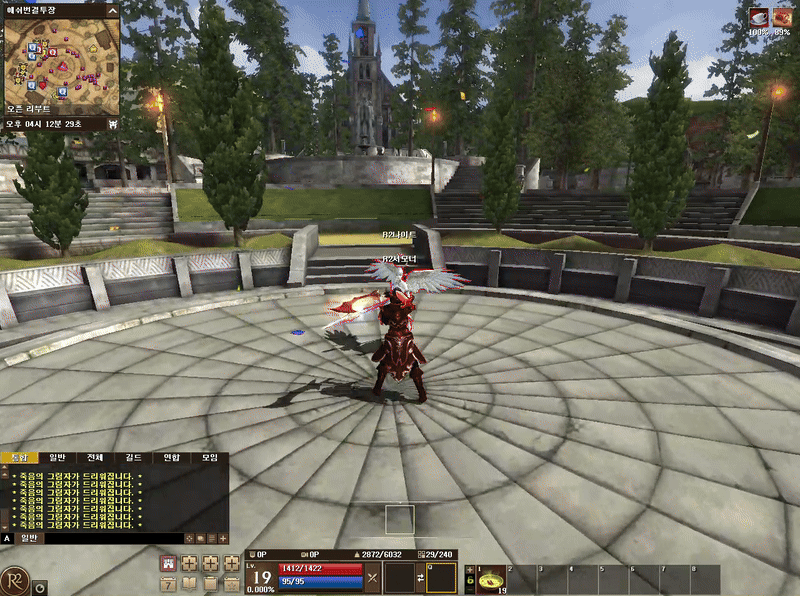Open the shop cart icon below the minimap
Screen dimensions: 800x596
coord(113,124)
